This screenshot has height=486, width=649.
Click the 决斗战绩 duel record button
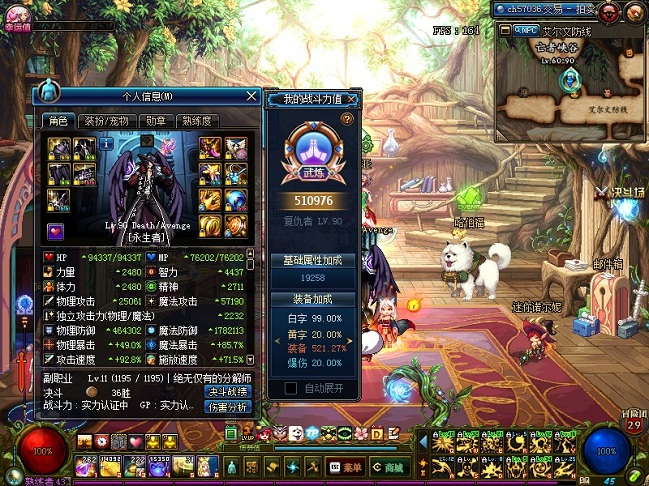pyautogui.click(x=226, y=391)
